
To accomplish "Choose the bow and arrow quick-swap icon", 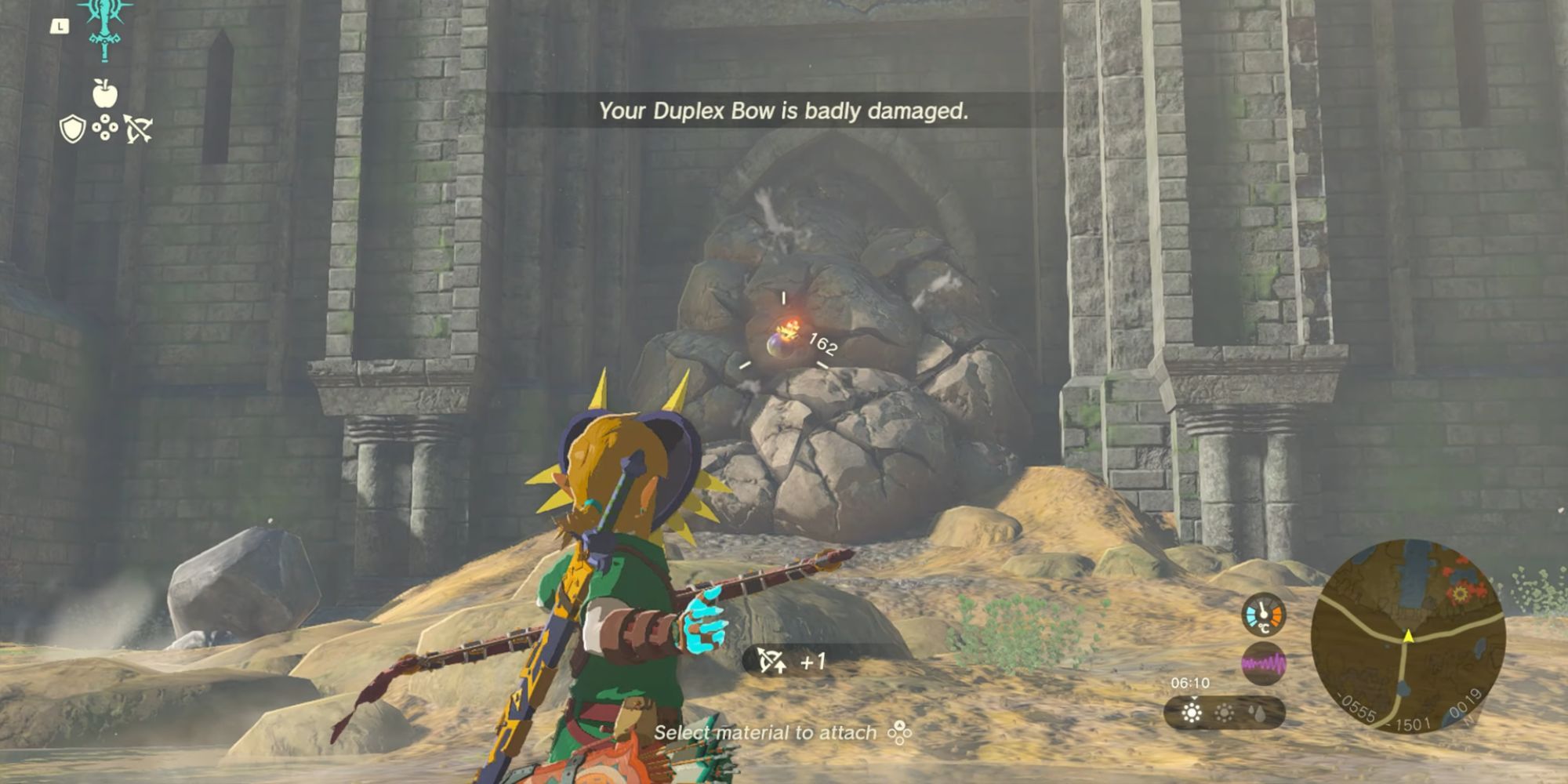I will 138,129.
